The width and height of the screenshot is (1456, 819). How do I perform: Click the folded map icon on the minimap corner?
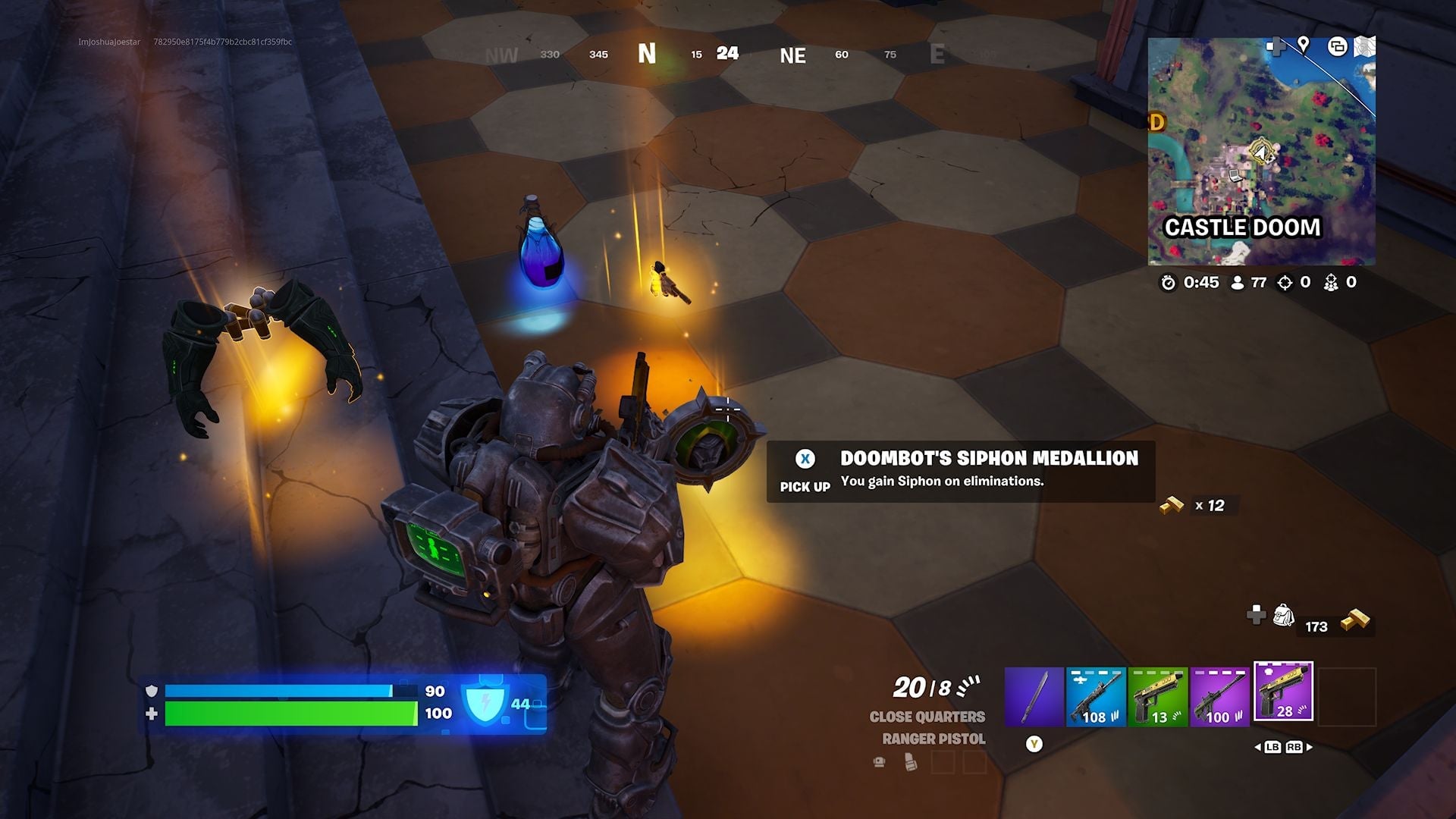click(x=1365, y=47)
